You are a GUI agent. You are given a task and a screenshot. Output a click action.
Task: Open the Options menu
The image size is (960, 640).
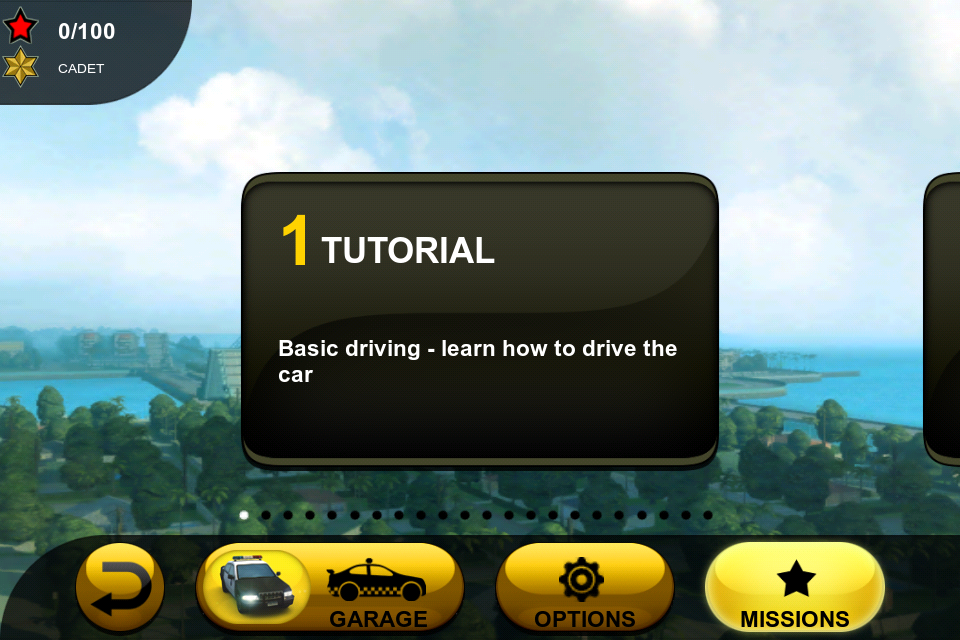[x=584, y=588]
